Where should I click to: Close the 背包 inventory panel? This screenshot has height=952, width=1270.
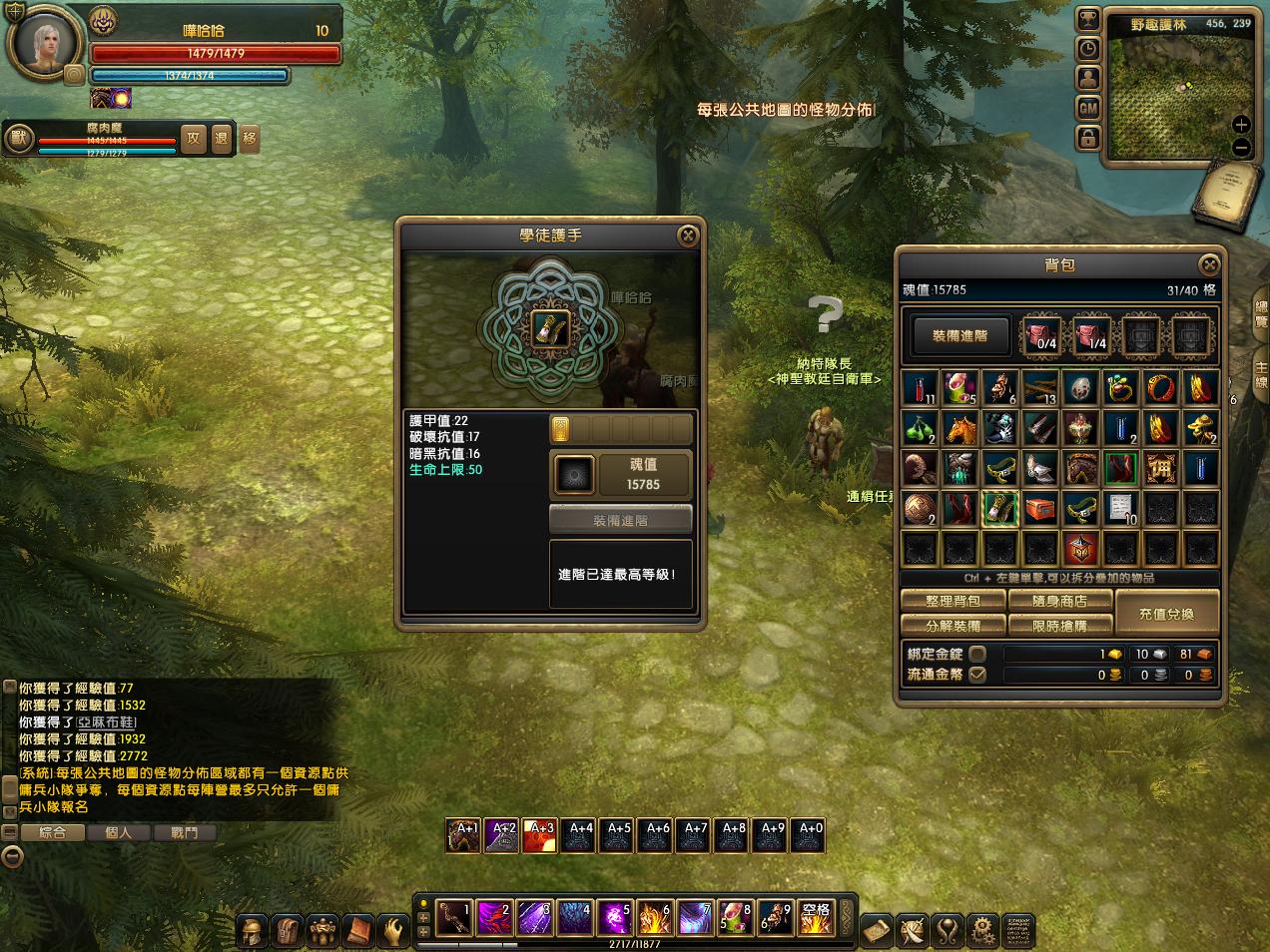[x=1209, y=264]
